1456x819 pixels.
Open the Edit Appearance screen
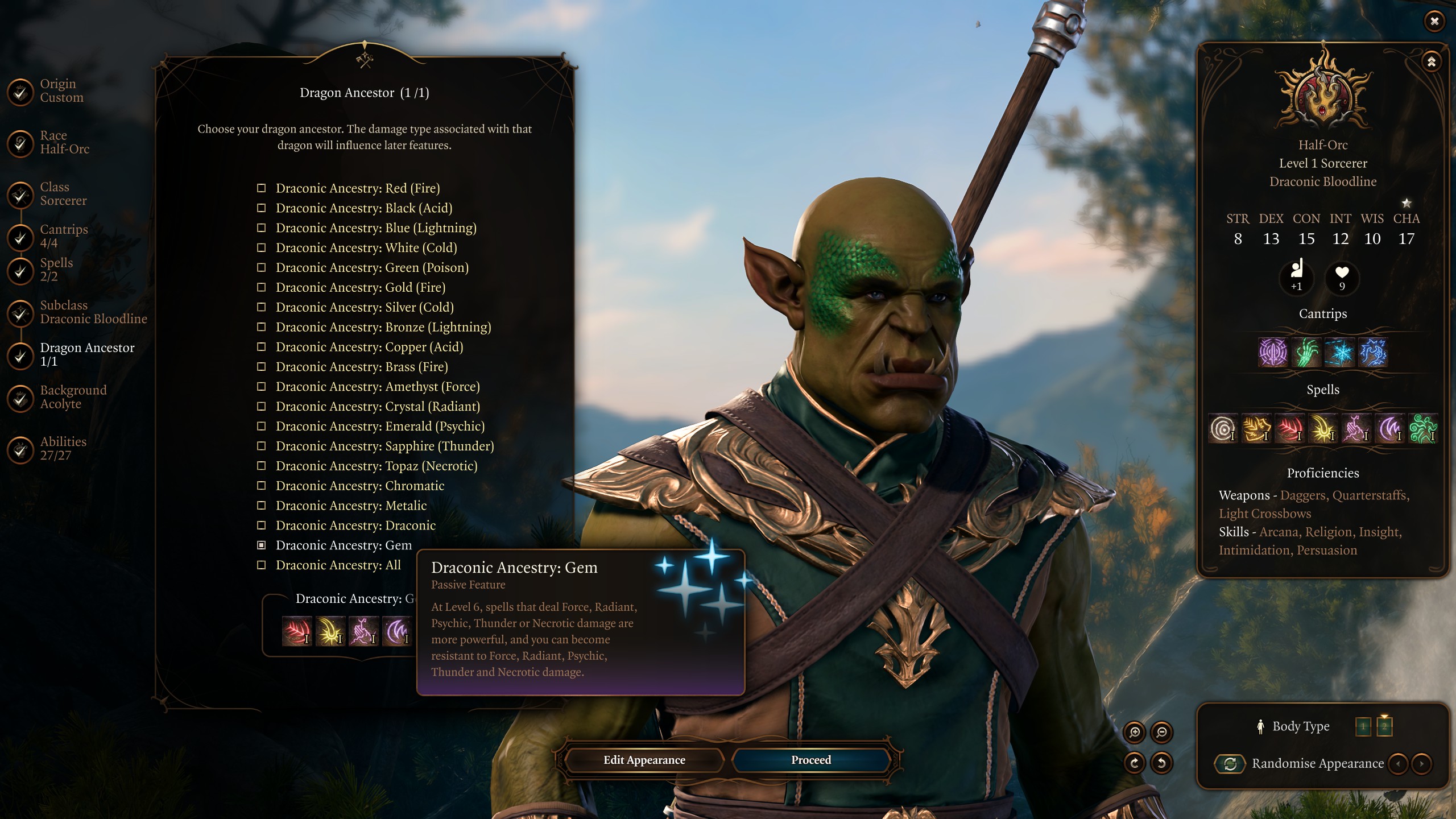point(644,760)
